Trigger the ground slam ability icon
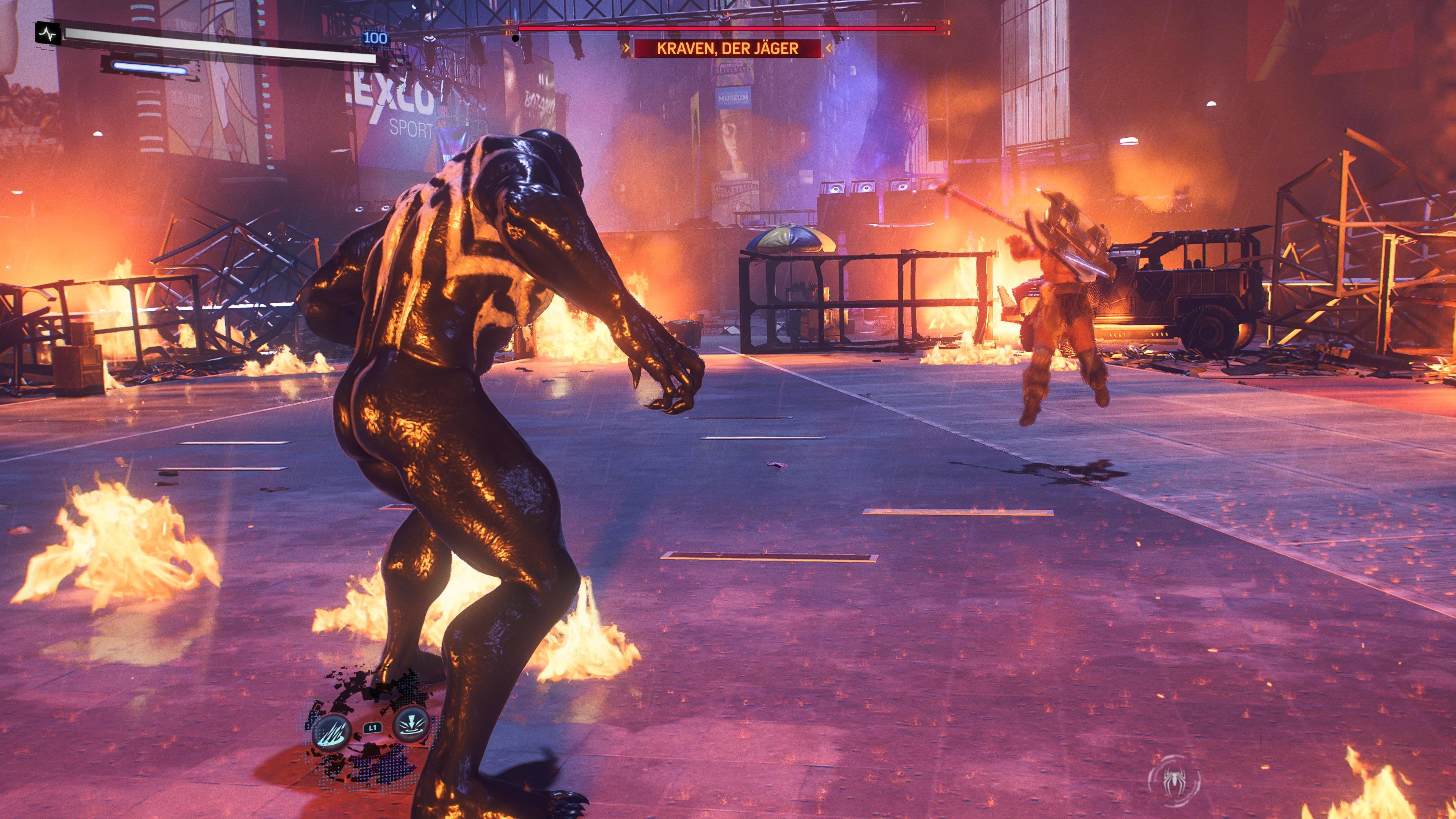The image size is (1456, 819). pos(409,725)
